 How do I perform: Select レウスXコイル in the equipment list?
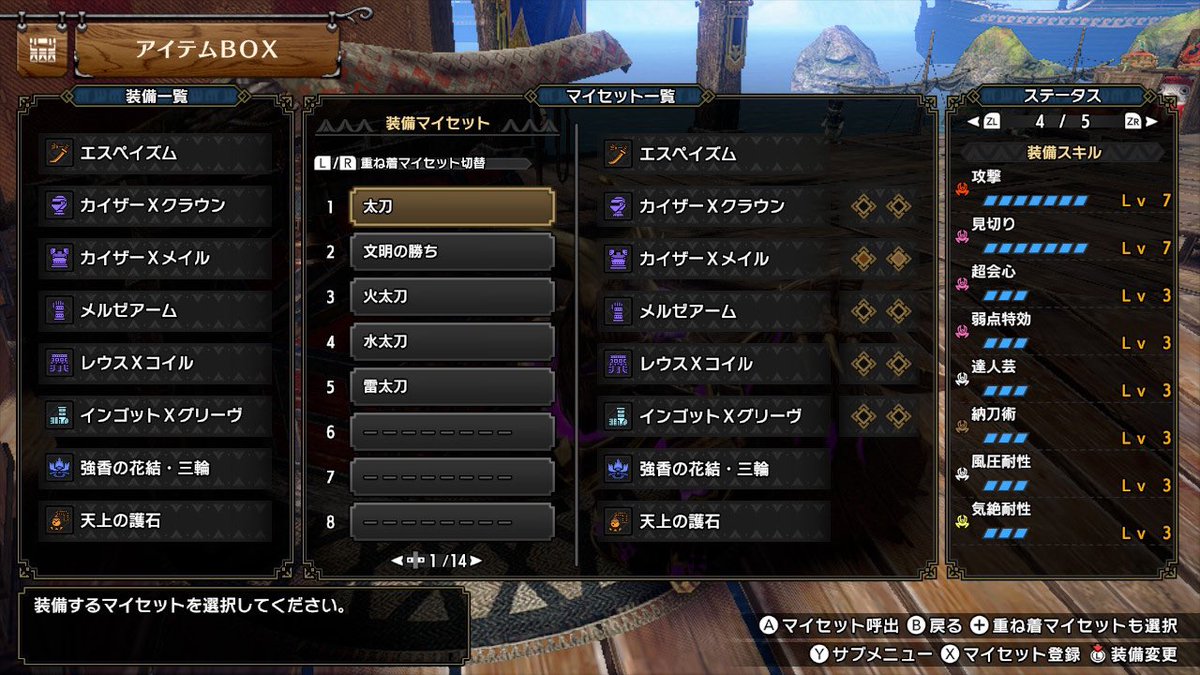point(157,364)
